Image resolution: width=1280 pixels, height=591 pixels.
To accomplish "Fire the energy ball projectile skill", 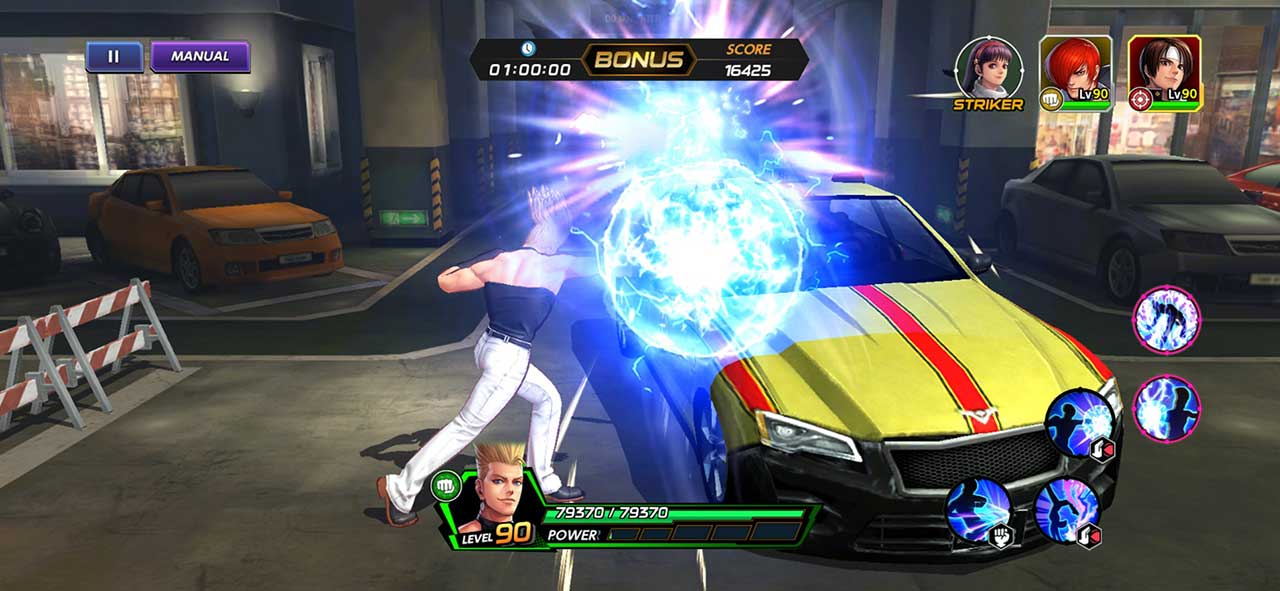I will pyautogui.click(x=1080, y=424).
